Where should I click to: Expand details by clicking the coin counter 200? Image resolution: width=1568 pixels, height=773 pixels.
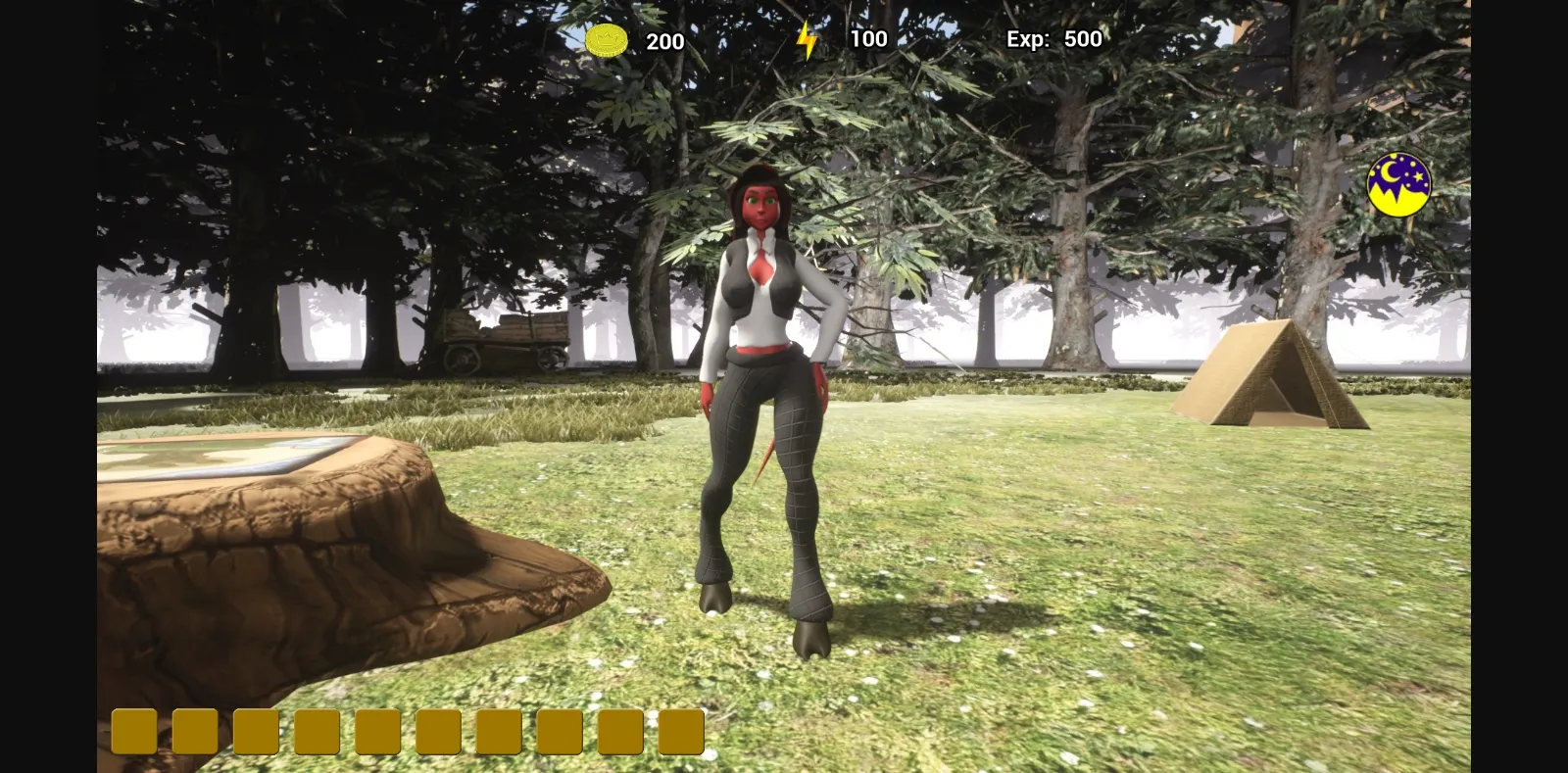(x=665, y=41)
